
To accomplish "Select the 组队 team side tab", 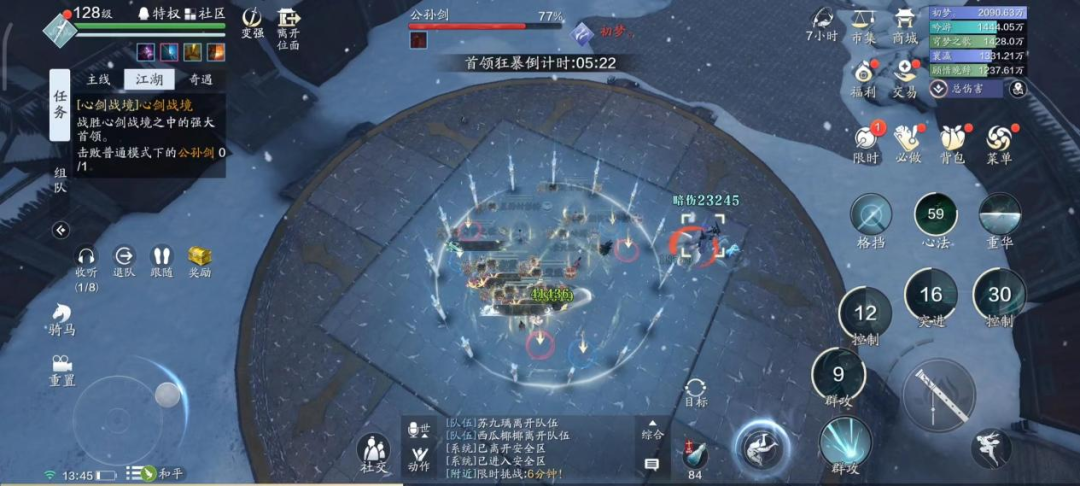I will (x=61, y=181).
